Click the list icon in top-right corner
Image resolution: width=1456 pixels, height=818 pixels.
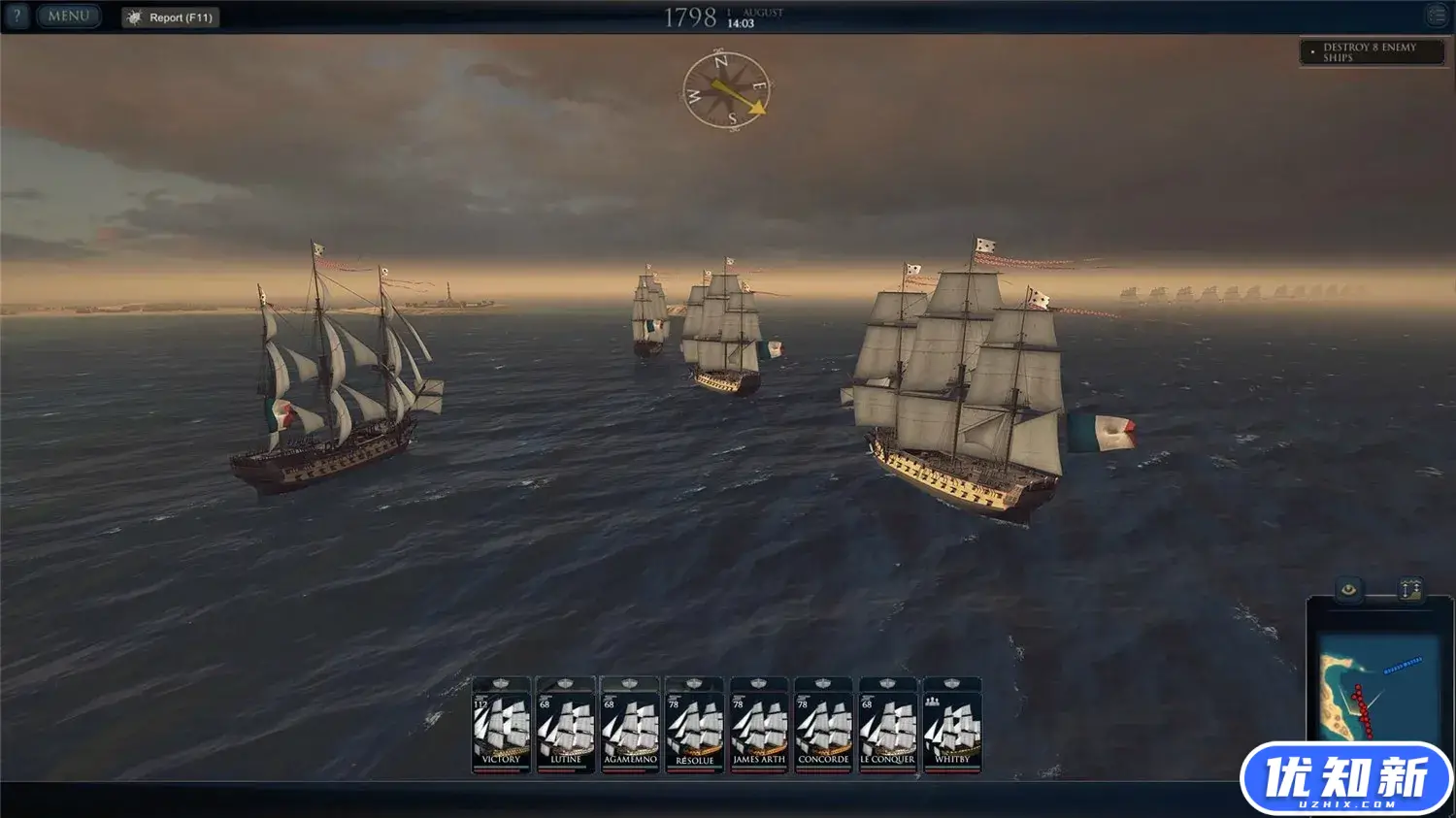click(1437, 15)
